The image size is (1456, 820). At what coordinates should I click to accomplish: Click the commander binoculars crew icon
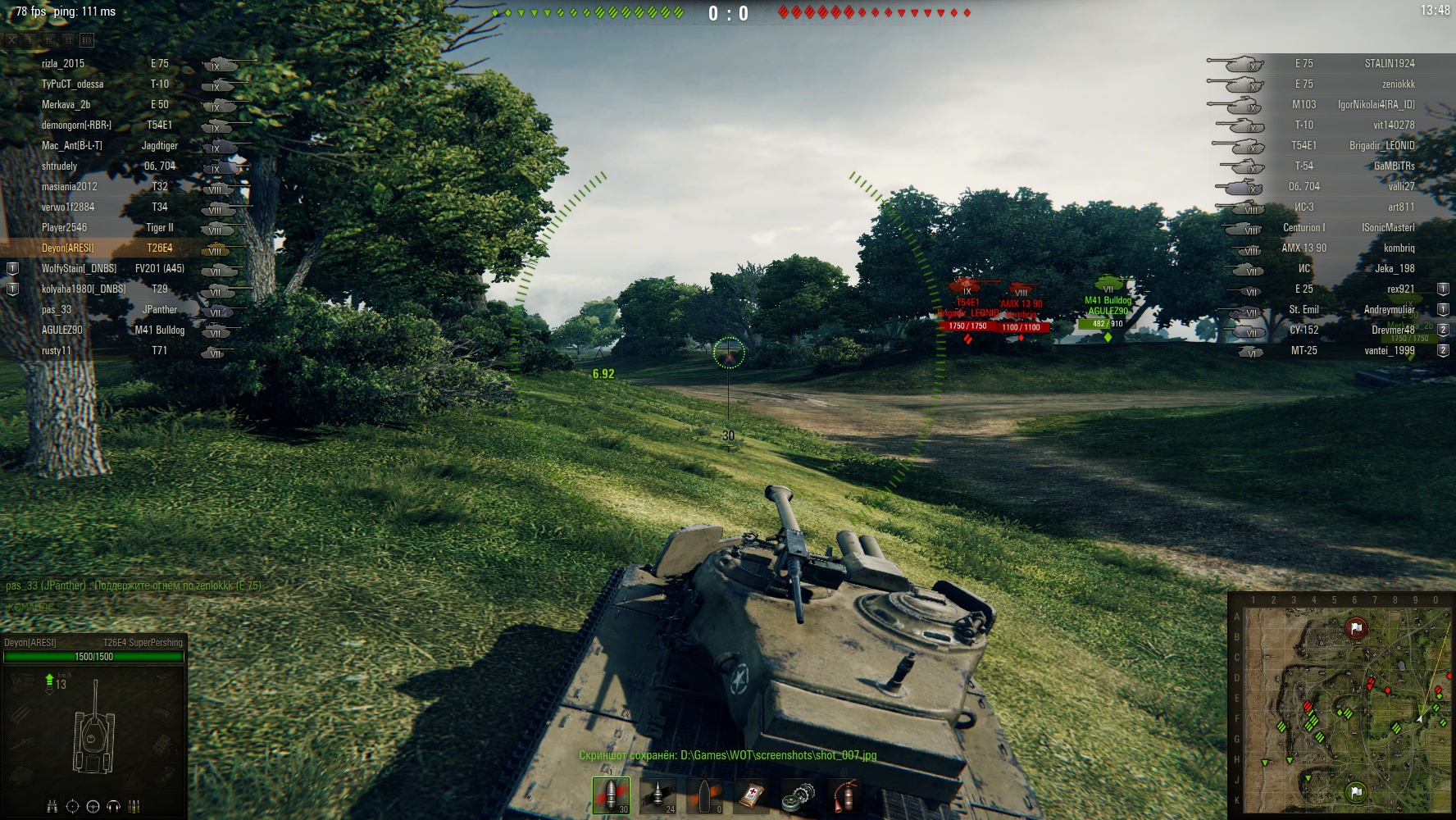click(52, 806)
